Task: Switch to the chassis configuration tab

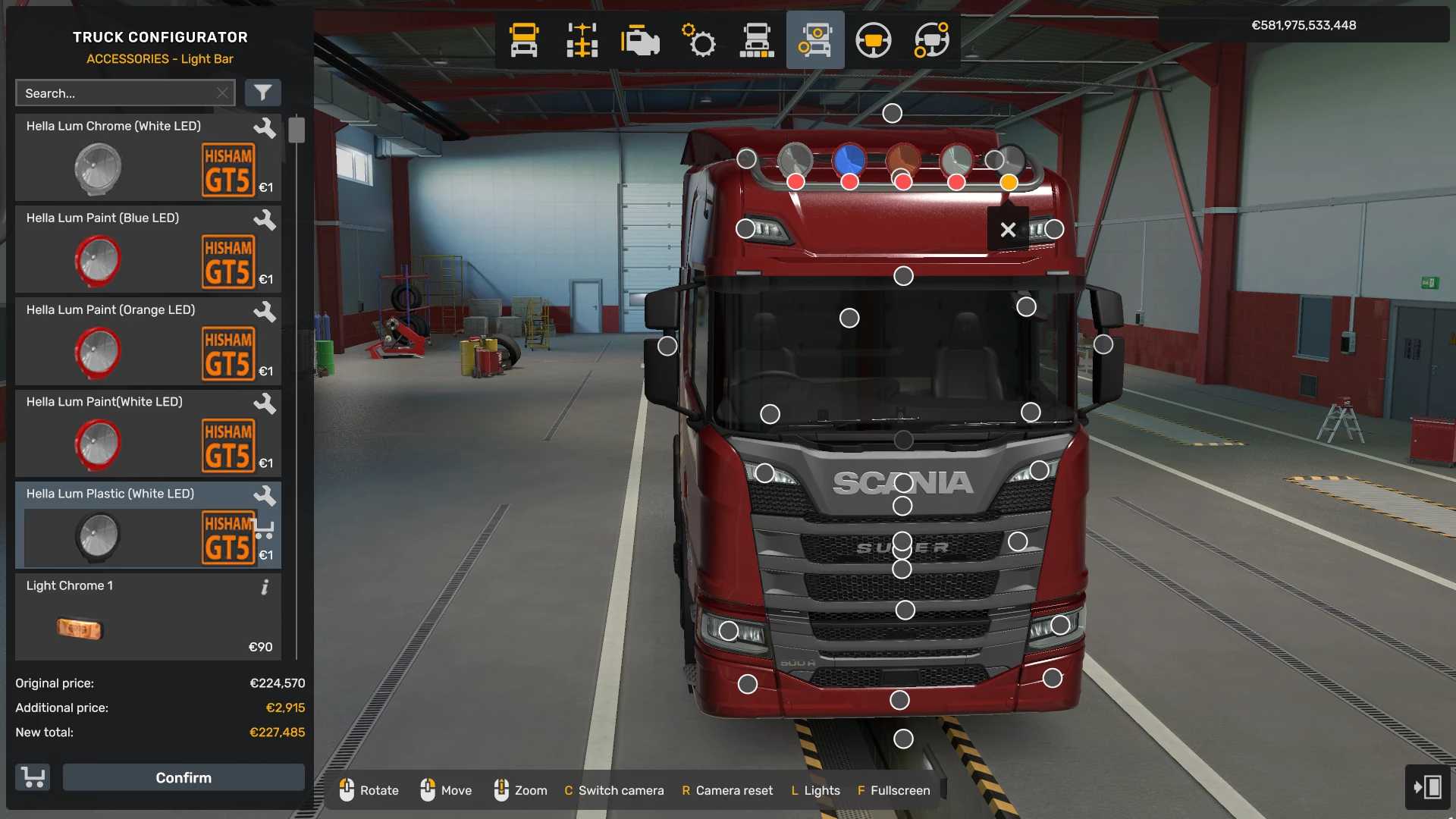Action: (582, 40)
